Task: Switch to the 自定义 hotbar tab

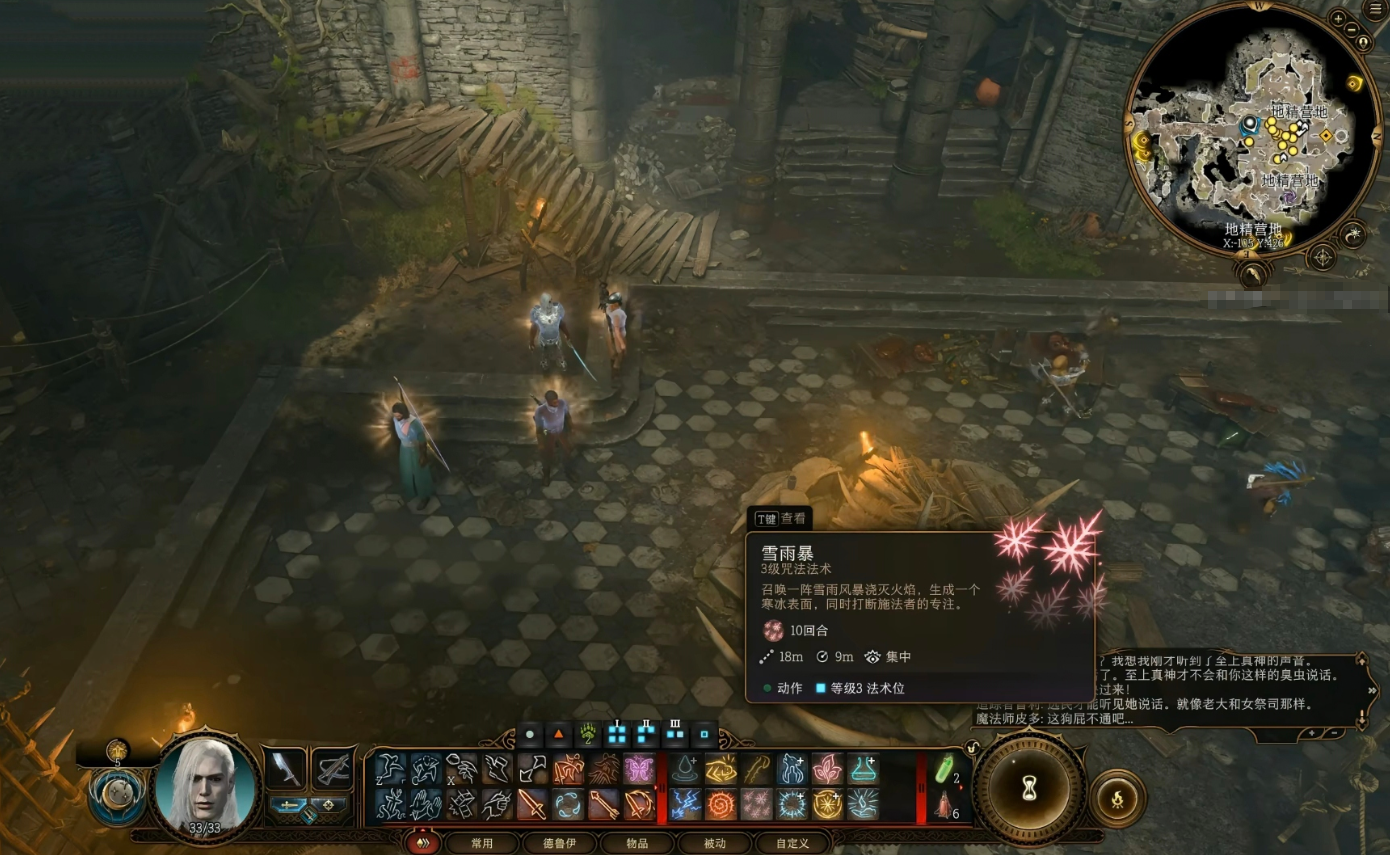Action: (792, 843)
